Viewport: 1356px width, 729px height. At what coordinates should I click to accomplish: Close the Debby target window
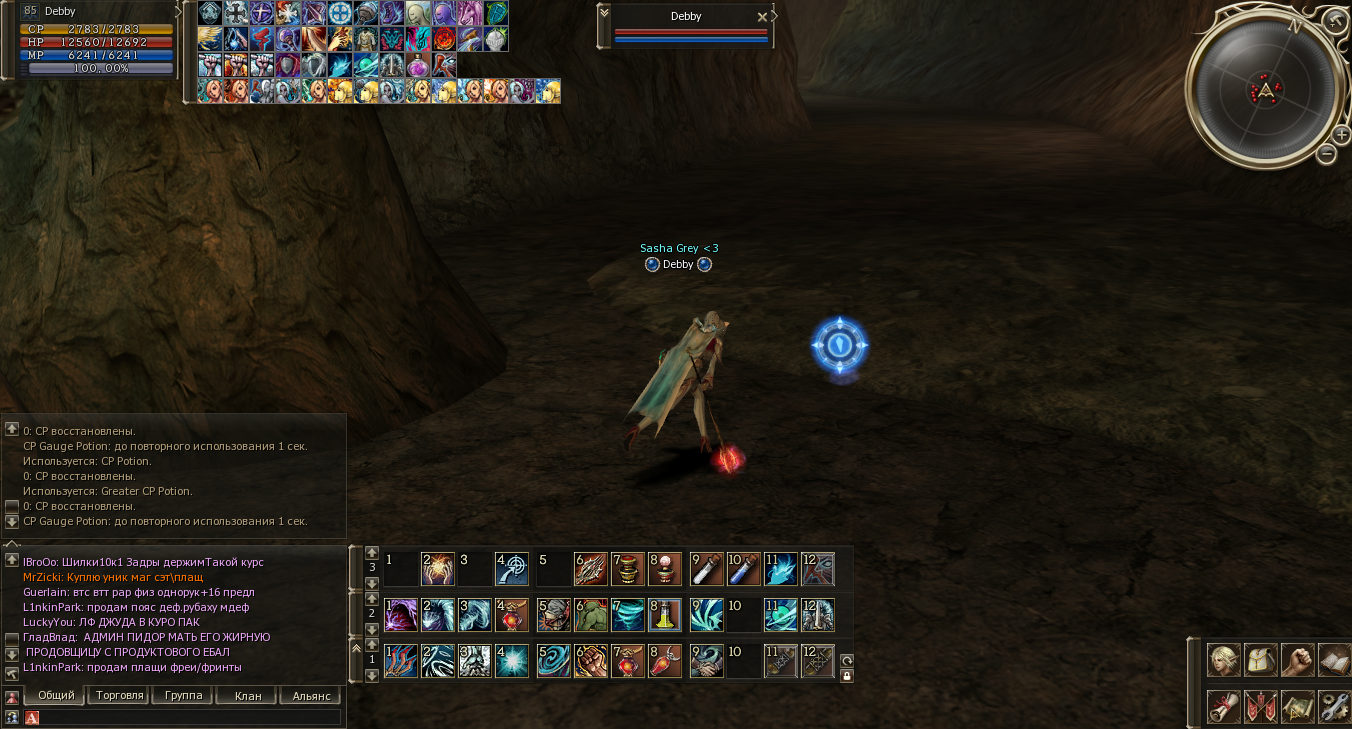pos(762,17)
